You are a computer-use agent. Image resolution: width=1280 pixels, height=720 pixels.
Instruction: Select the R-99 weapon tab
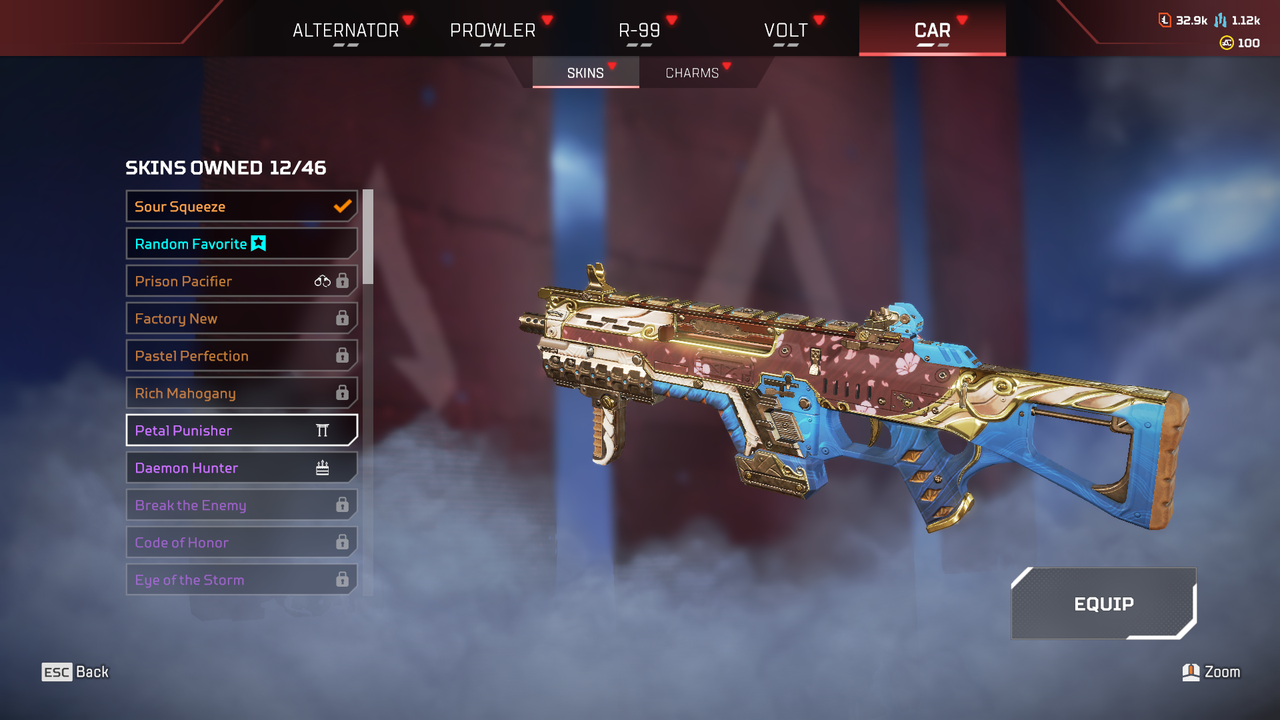(640, 30)
